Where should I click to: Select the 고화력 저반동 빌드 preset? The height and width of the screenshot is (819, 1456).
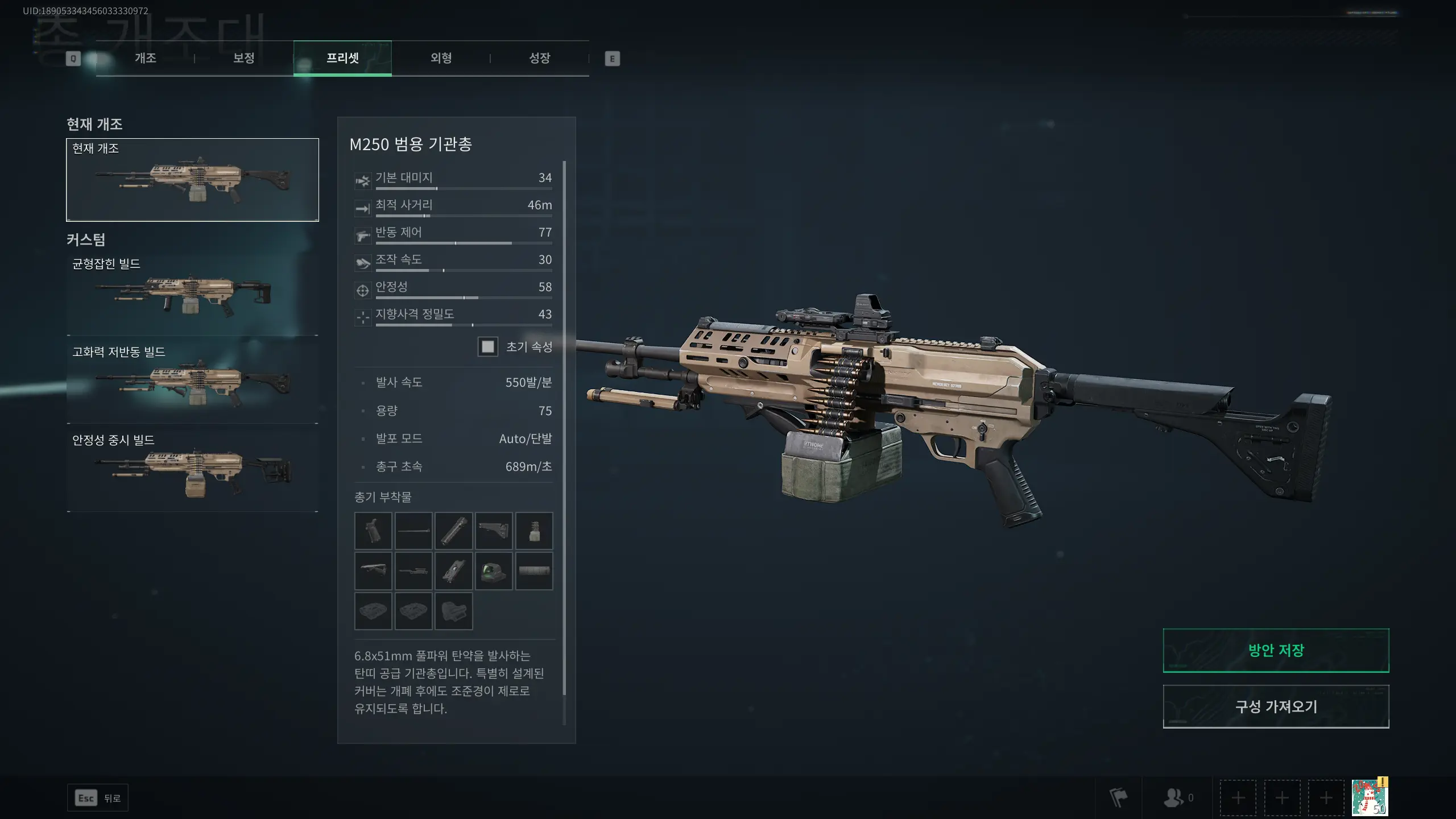(192, 380)
